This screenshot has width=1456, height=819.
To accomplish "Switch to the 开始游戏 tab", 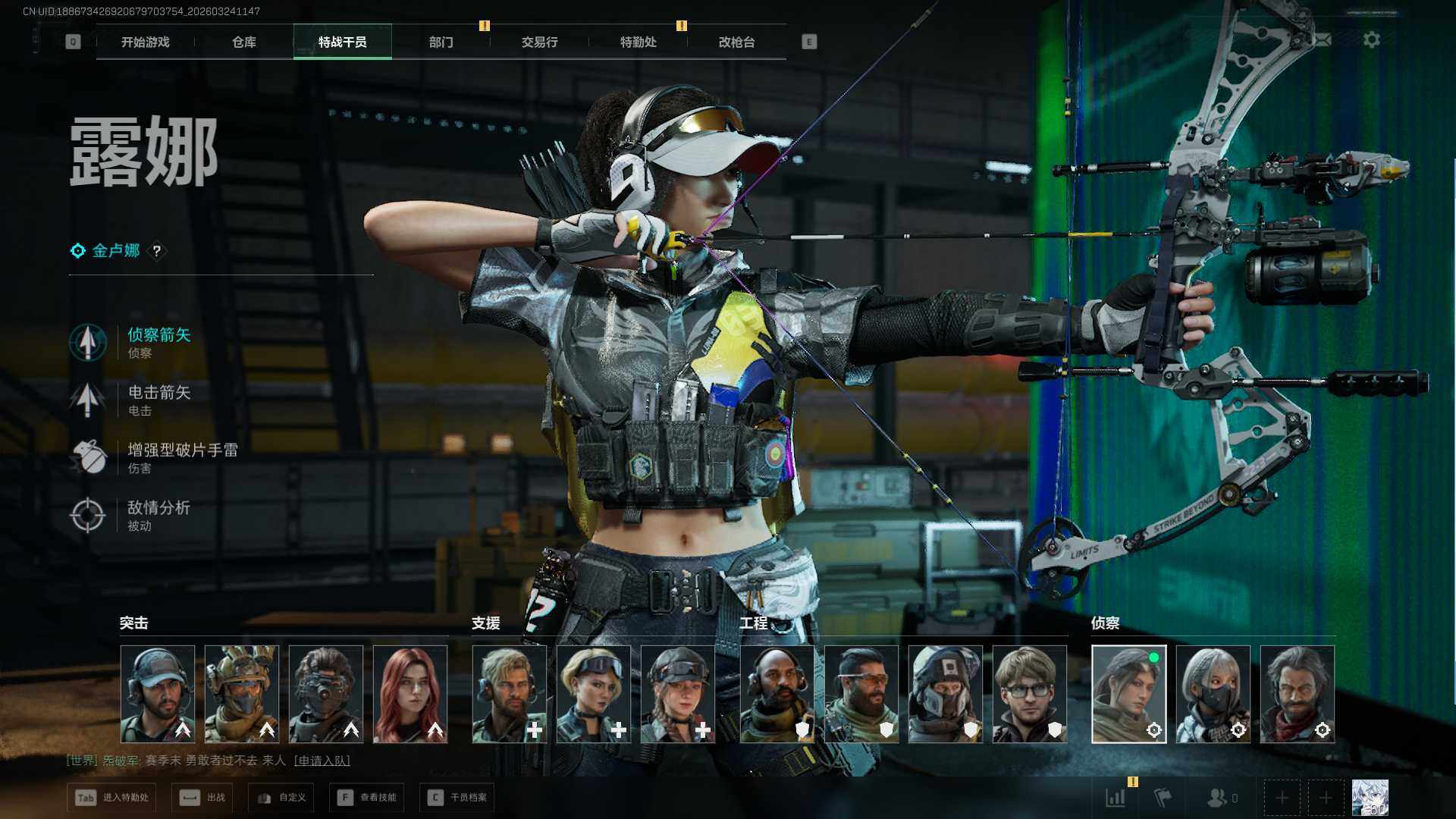I will tap(146, 42).
